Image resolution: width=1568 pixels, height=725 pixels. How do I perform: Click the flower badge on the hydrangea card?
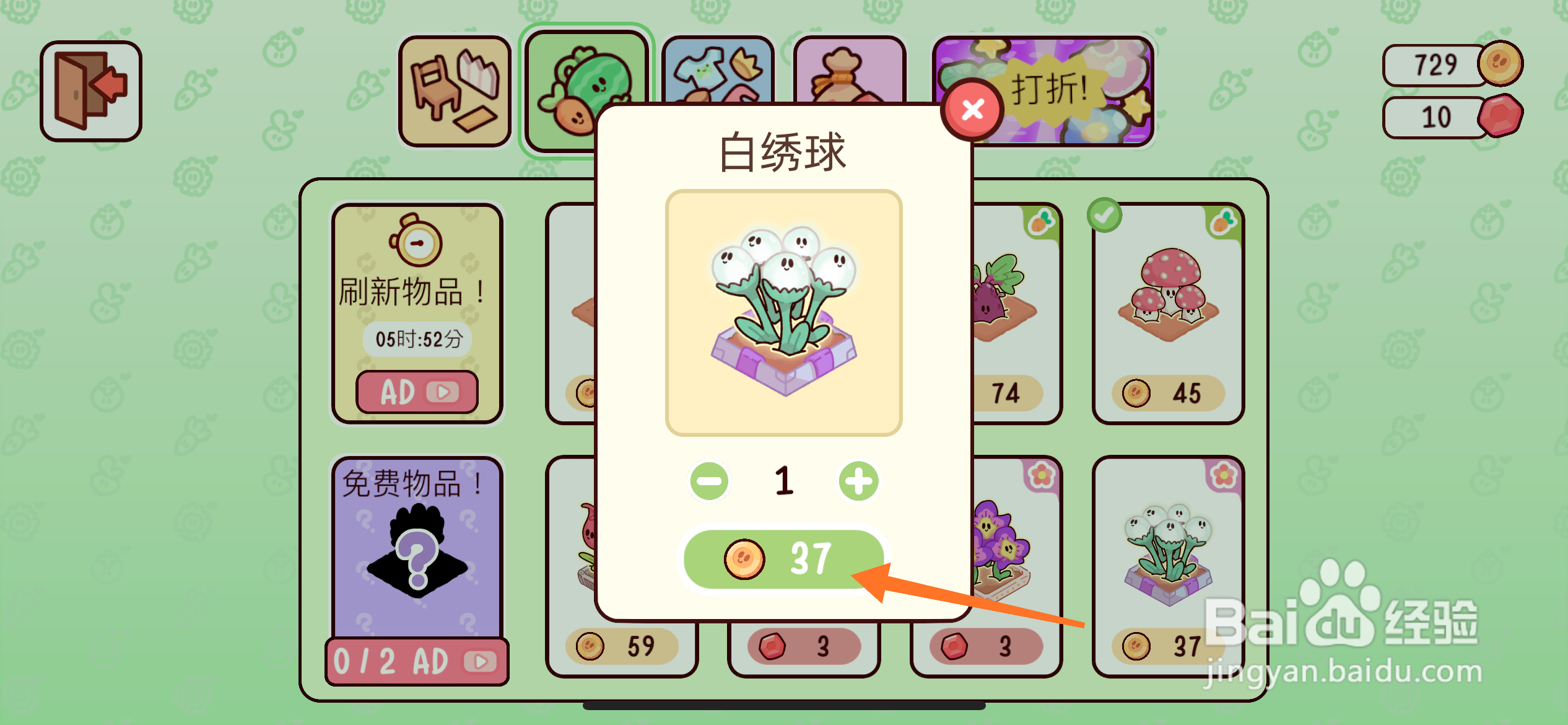coord(1222,473)
